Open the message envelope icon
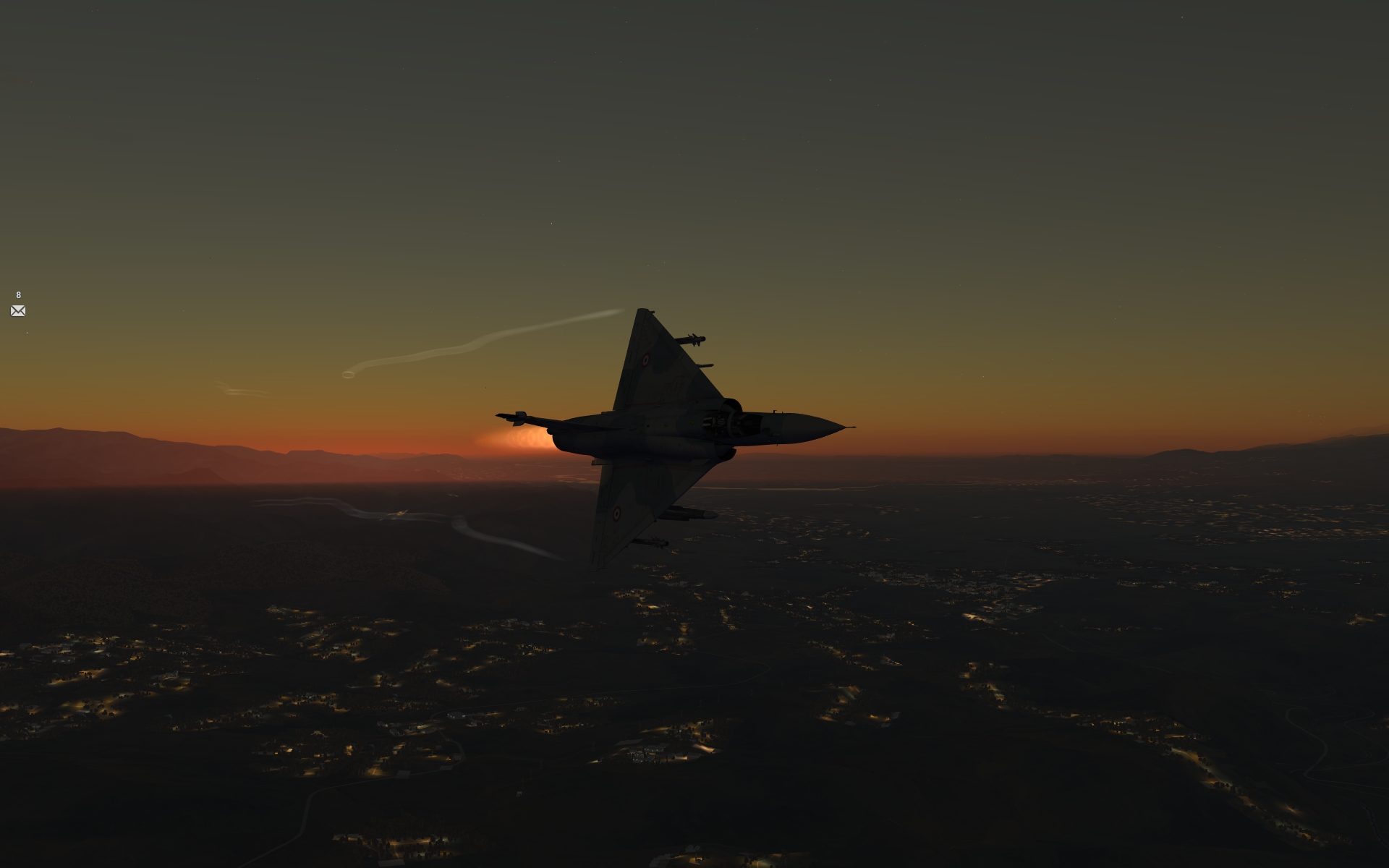 coord(18,311)
